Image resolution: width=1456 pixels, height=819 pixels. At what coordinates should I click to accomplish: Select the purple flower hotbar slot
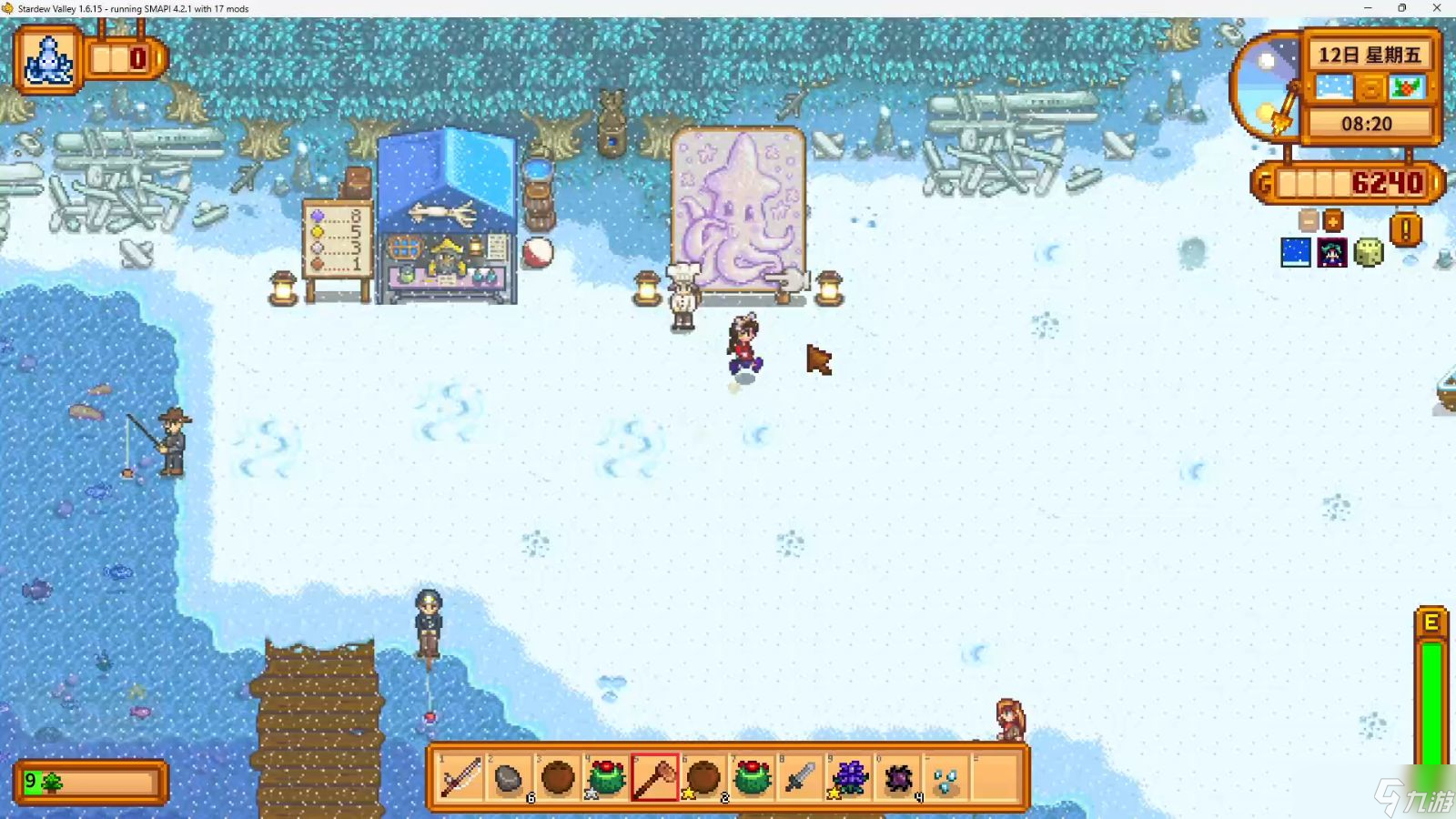(x=849, y=778)
